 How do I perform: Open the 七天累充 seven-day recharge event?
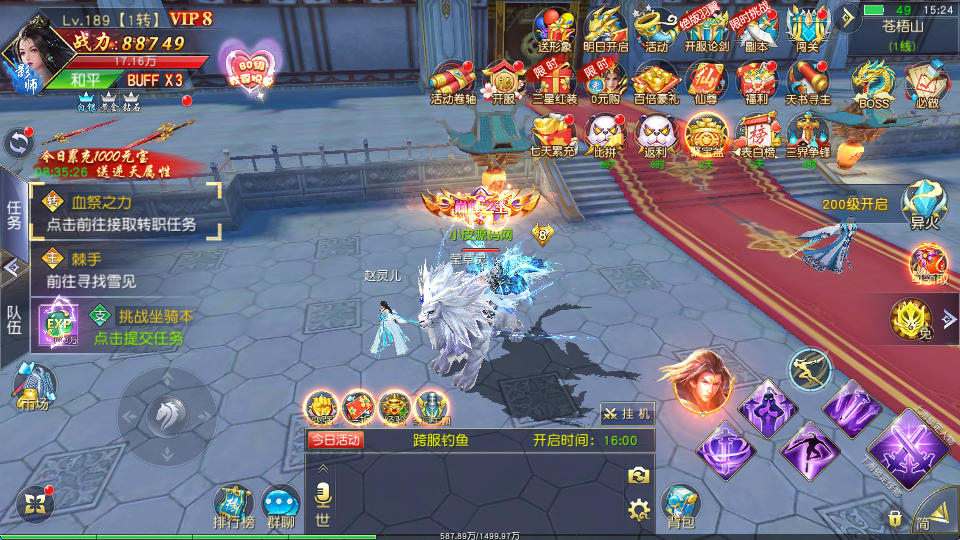(x=551, y=135)
